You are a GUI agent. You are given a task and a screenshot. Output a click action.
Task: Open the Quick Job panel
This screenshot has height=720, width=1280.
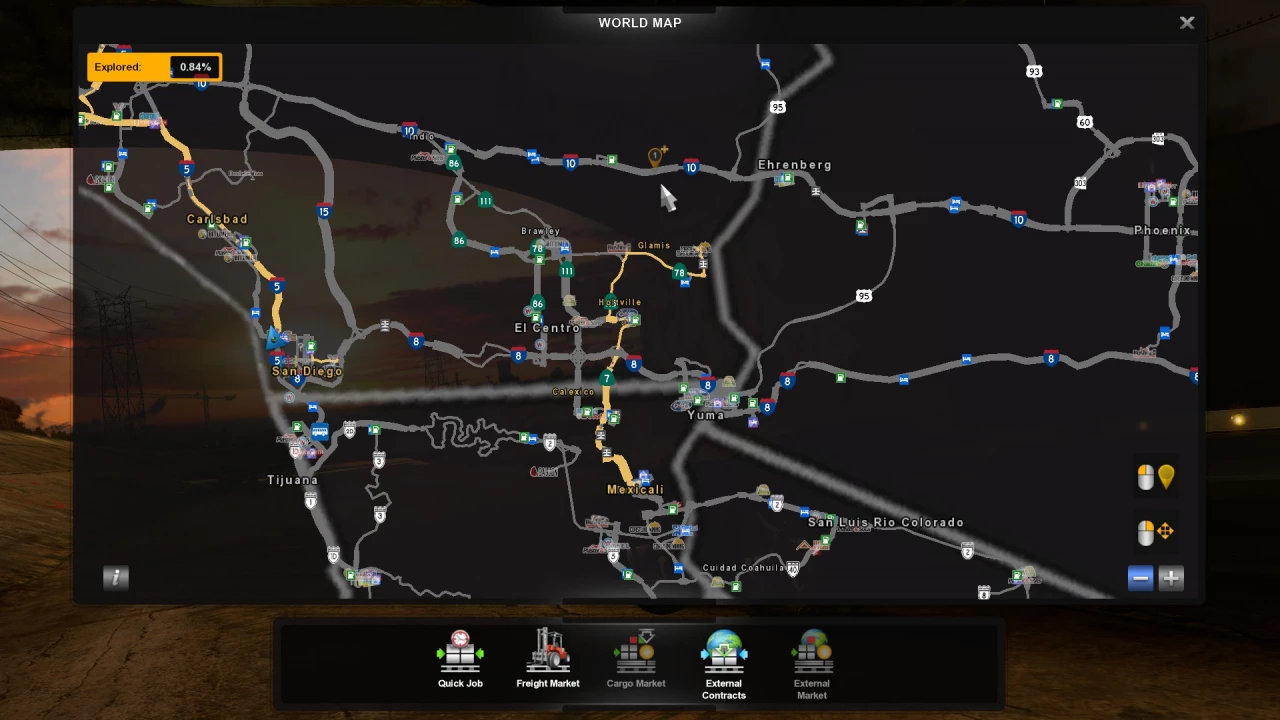click(x=459, y=655)
